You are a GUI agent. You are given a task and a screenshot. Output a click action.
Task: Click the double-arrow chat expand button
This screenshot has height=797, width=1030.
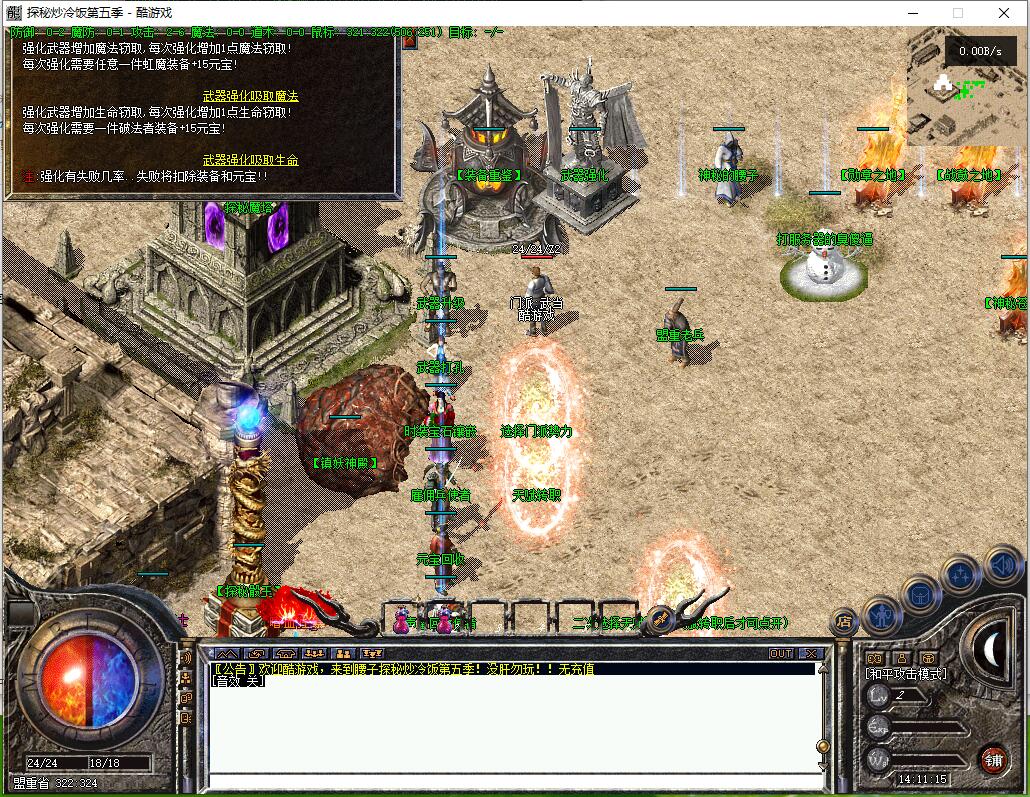click(x=226, y=653)
